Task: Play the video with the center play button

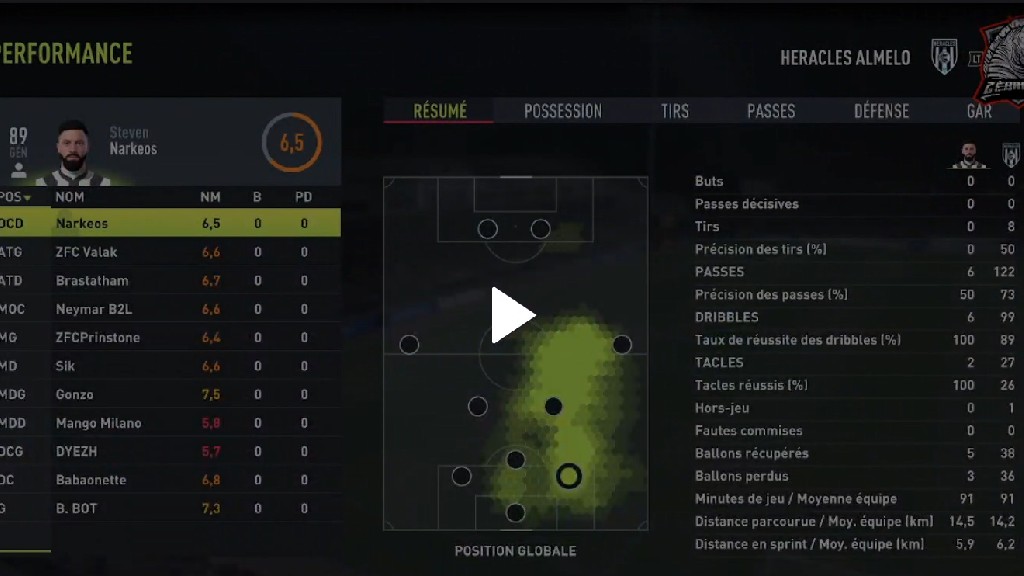Action: [513, 315]
